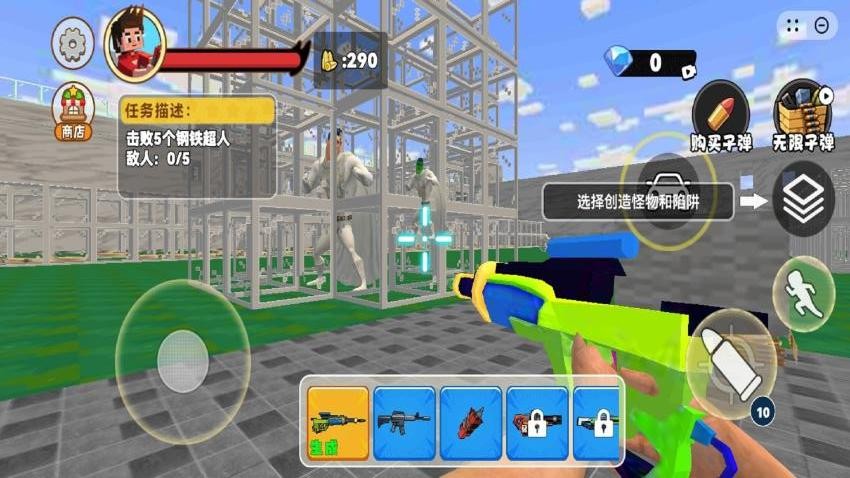Get more diamonds via the video icon

pyautogui.click(x=688, y=70)
